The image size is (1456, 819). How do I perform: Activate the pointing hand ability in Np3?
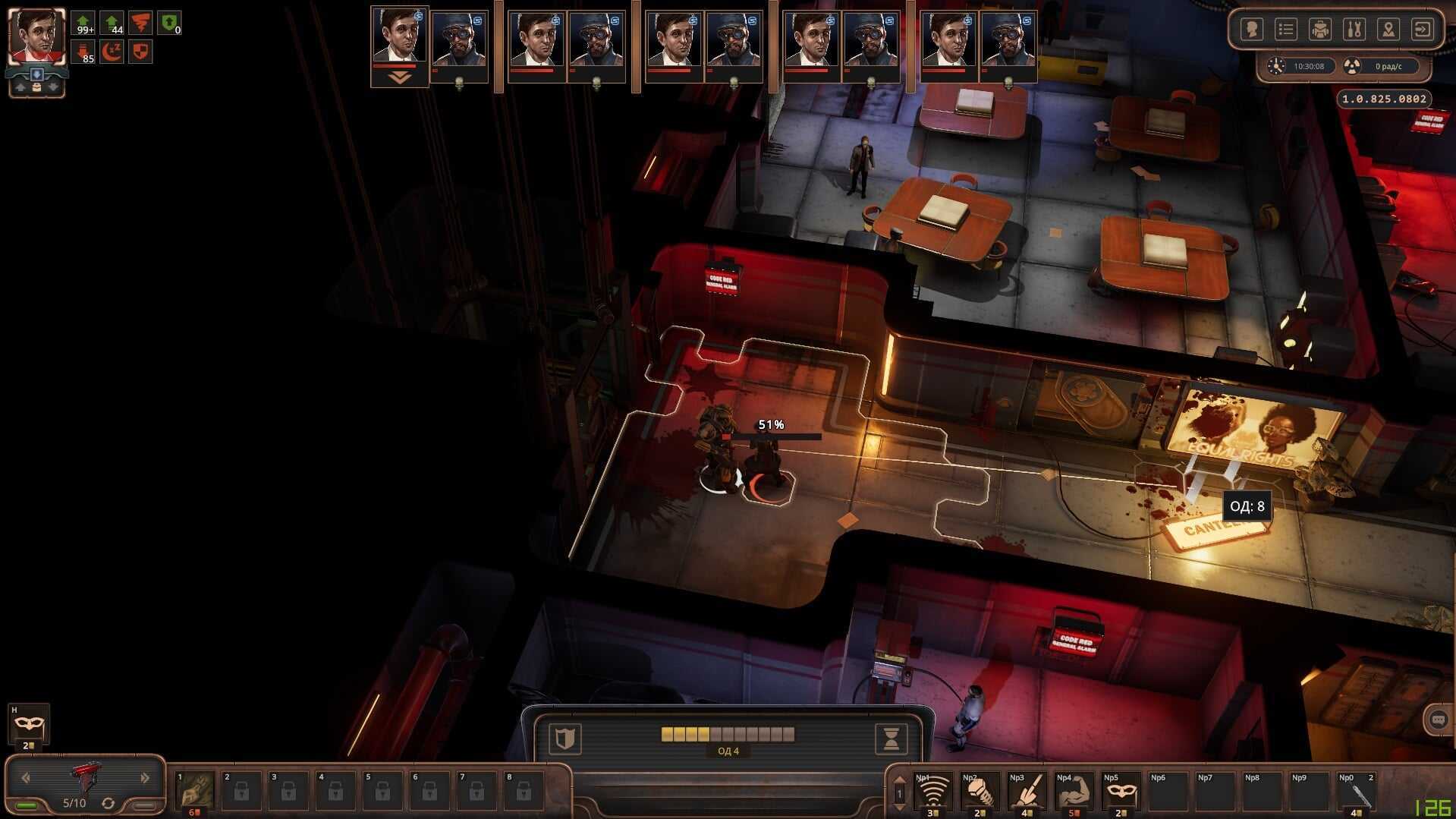[x=1027, y=793]
